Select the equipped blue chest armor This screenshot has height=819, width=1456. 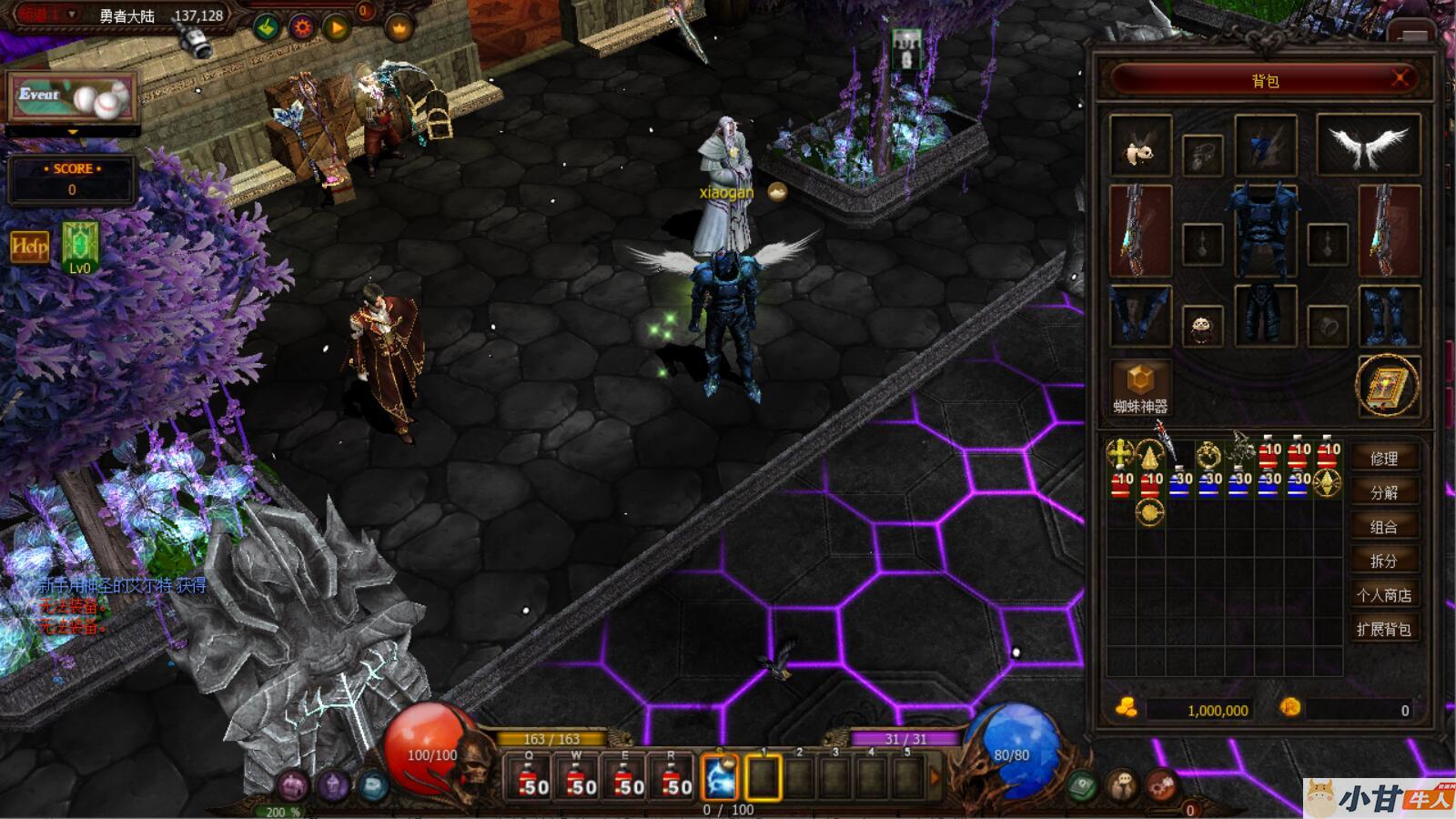pos(1265,229)
